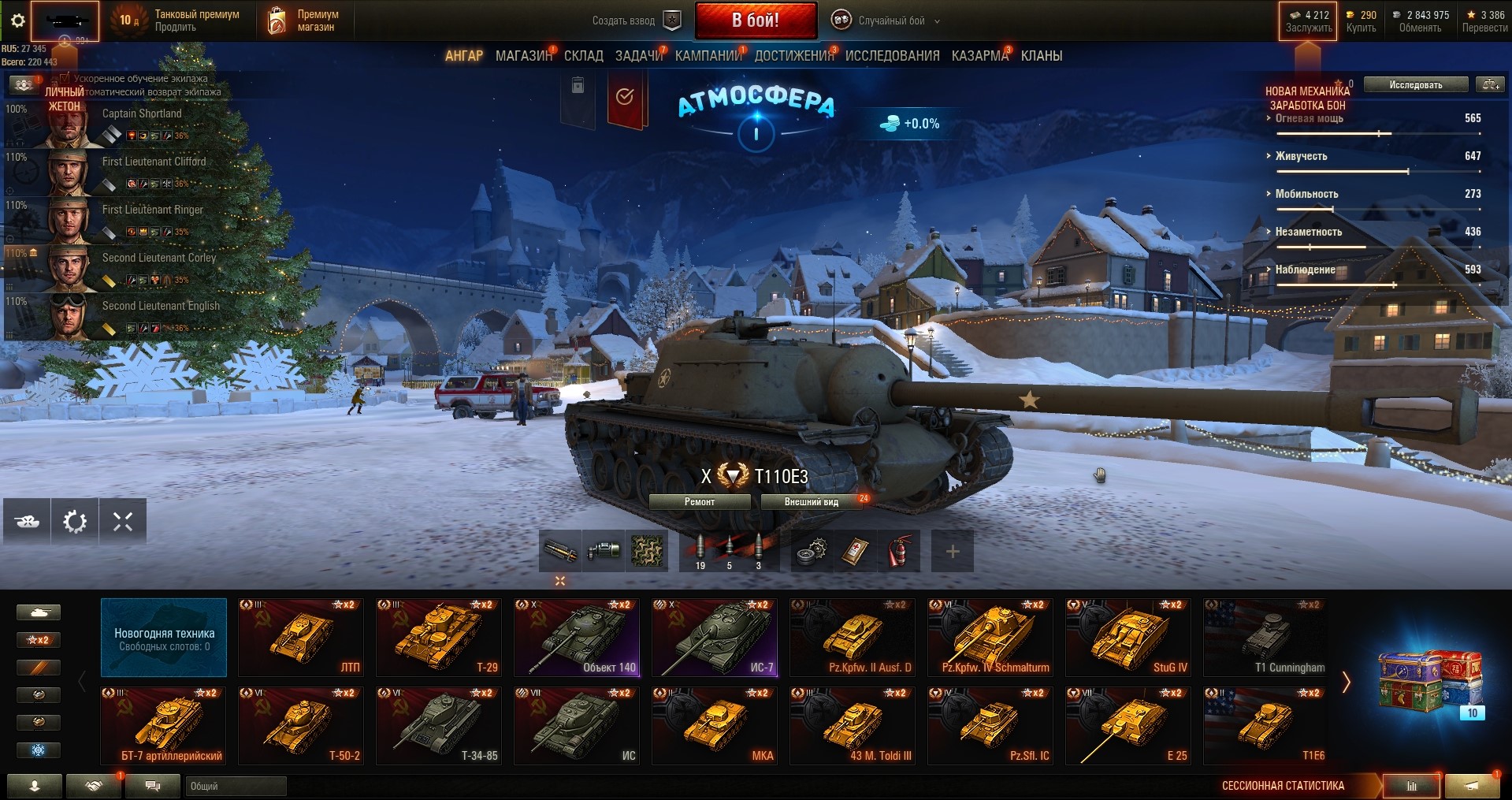1512x800 pixels.
Task: Click the Ремонт button under T110E3
Action: click(x=699, y=502)
